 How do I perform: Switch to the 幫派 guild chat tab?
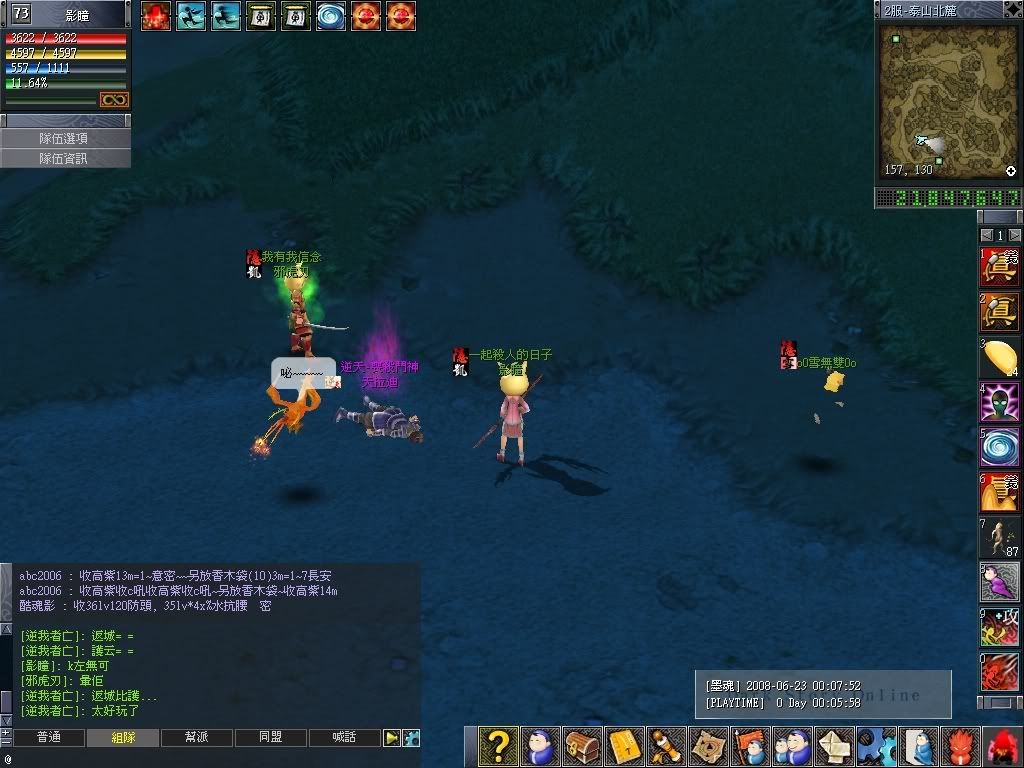click(x=196, y=738)
